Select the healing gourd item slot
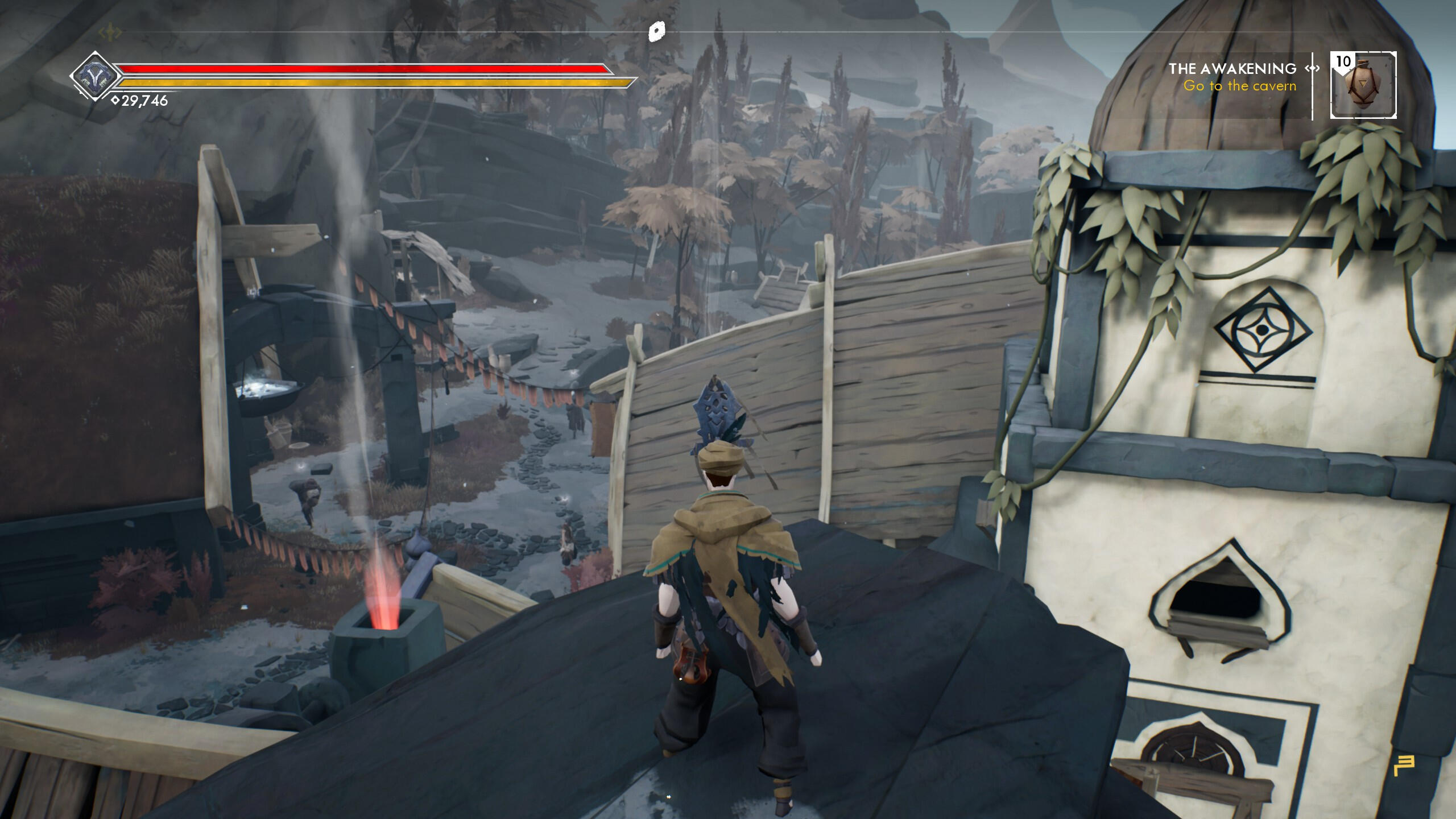 pyautogui.click(x=1363, y=85)
